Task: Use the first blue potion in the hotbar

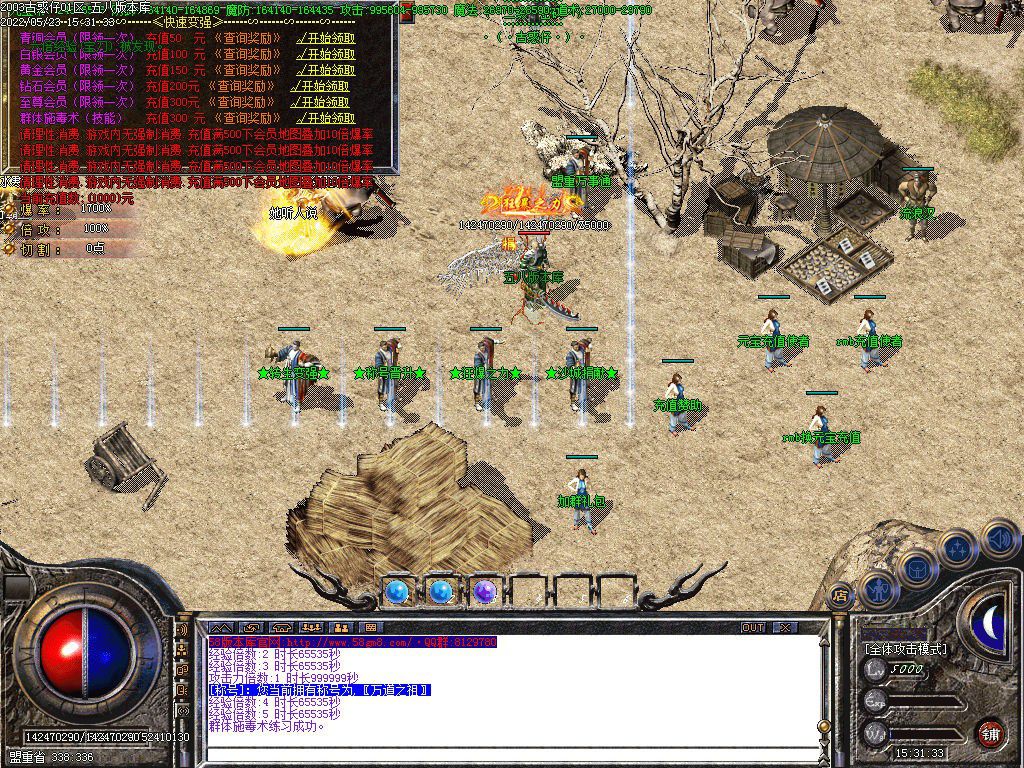Action: click(x=396, y=592)
